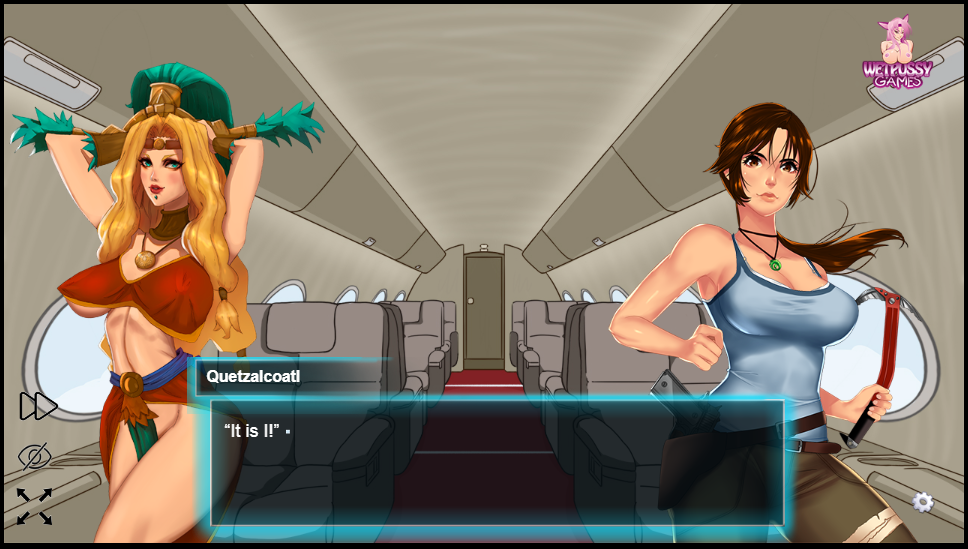Skip ahead with the fast-forward arrows

pos(38,406)
